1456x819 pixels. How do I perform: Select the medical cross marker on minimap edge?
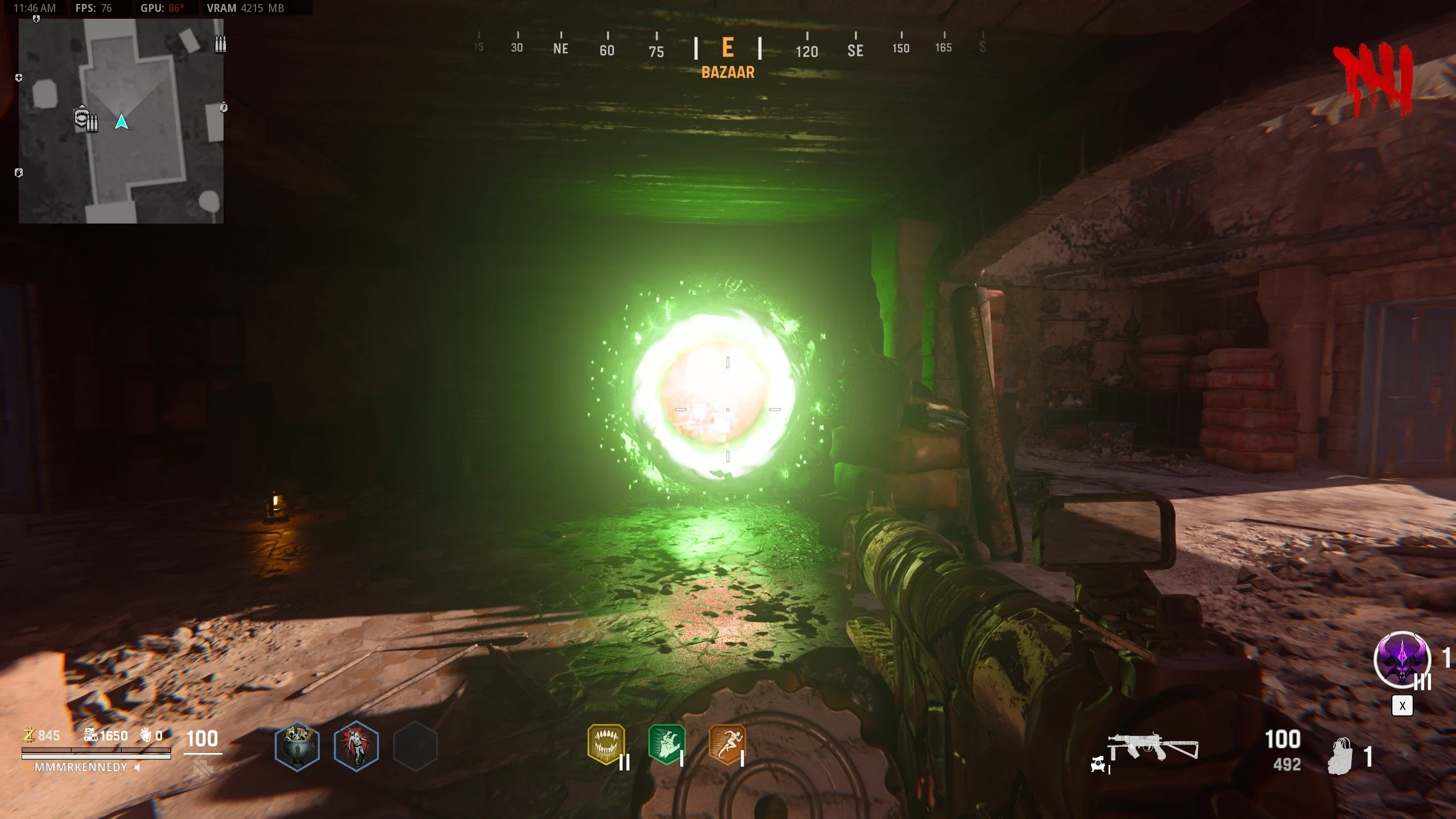pyautogui.click(x=19, y=77)
